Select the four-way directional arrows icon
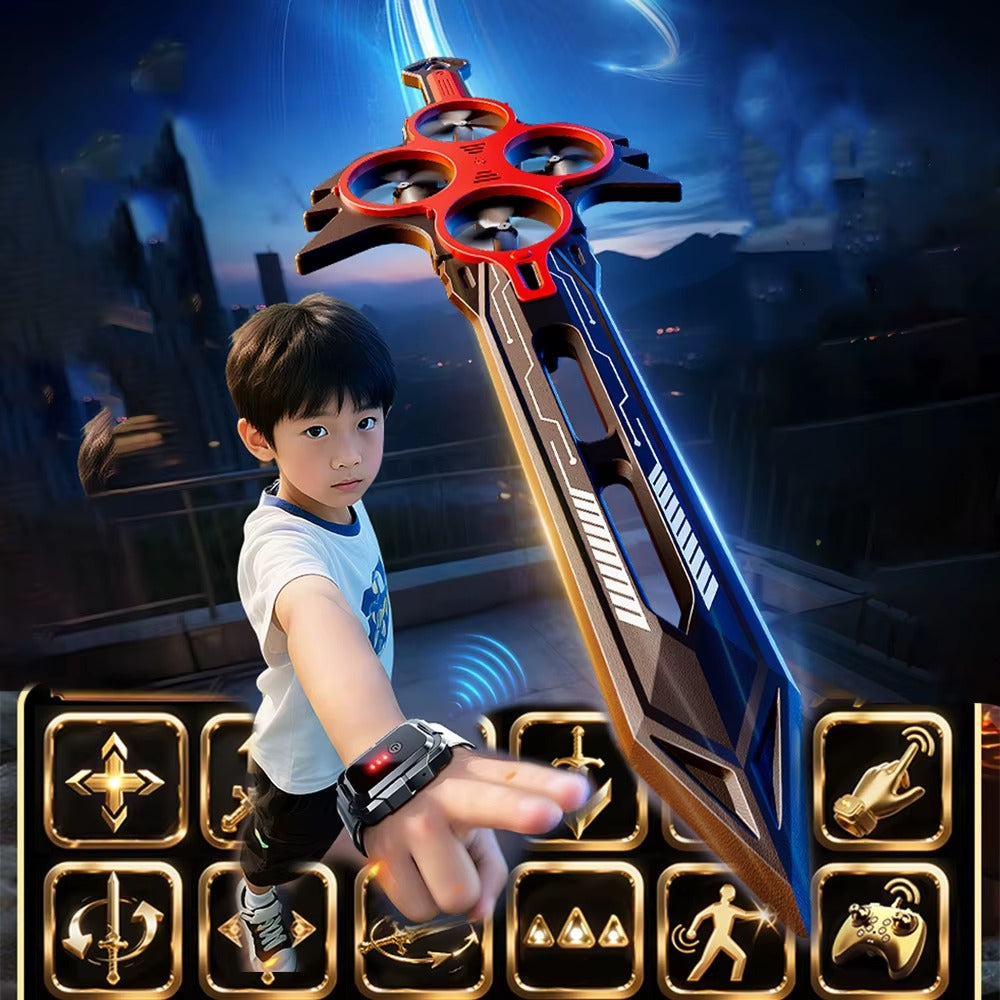The image size is (1000, 1000). (x=115, y=780)
